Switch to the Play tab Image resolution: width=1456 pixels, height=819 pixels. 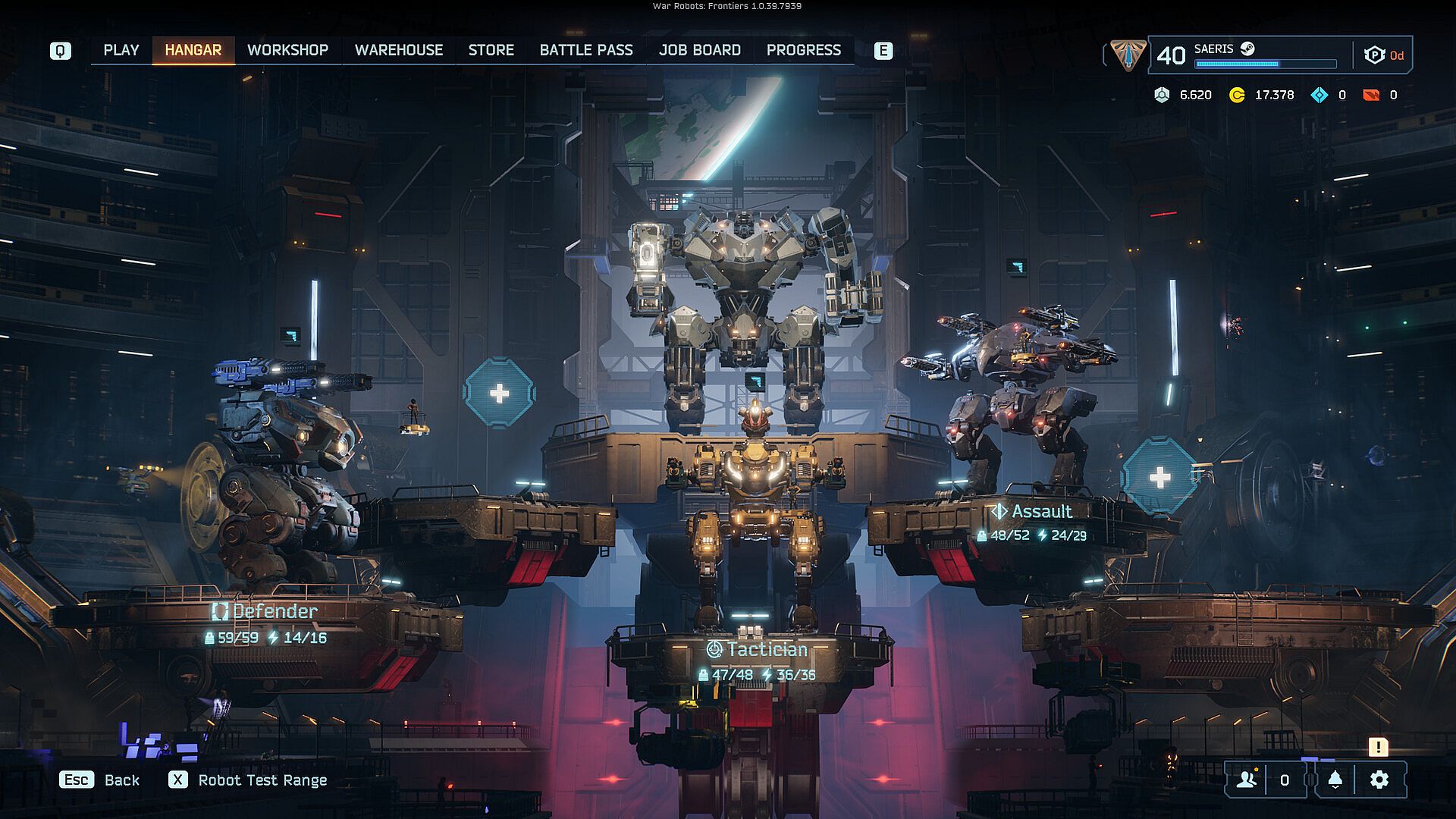pos(121,50)
